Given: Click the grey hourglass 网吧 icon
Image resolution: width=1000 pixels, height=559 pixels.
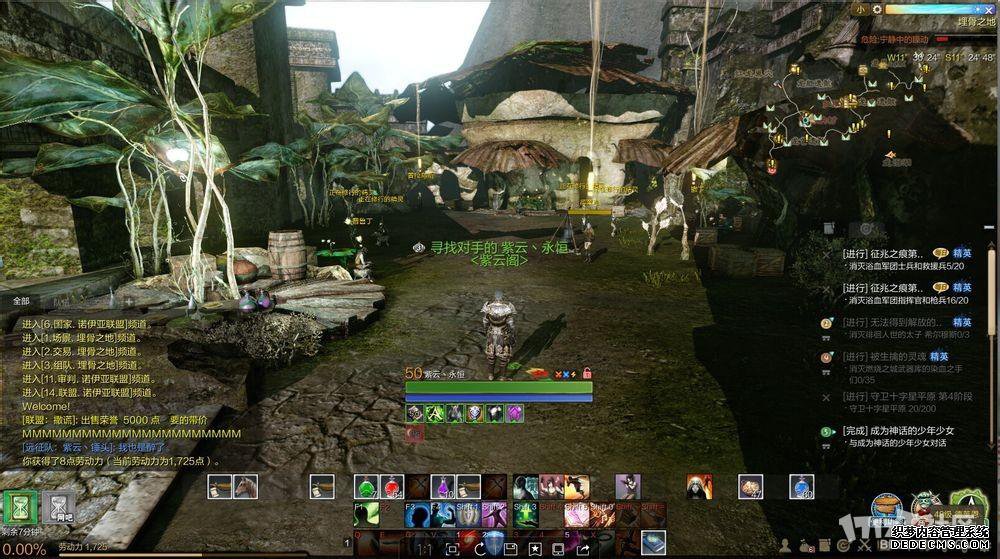Looking at the screenshot, I should (x=62, y=505).
